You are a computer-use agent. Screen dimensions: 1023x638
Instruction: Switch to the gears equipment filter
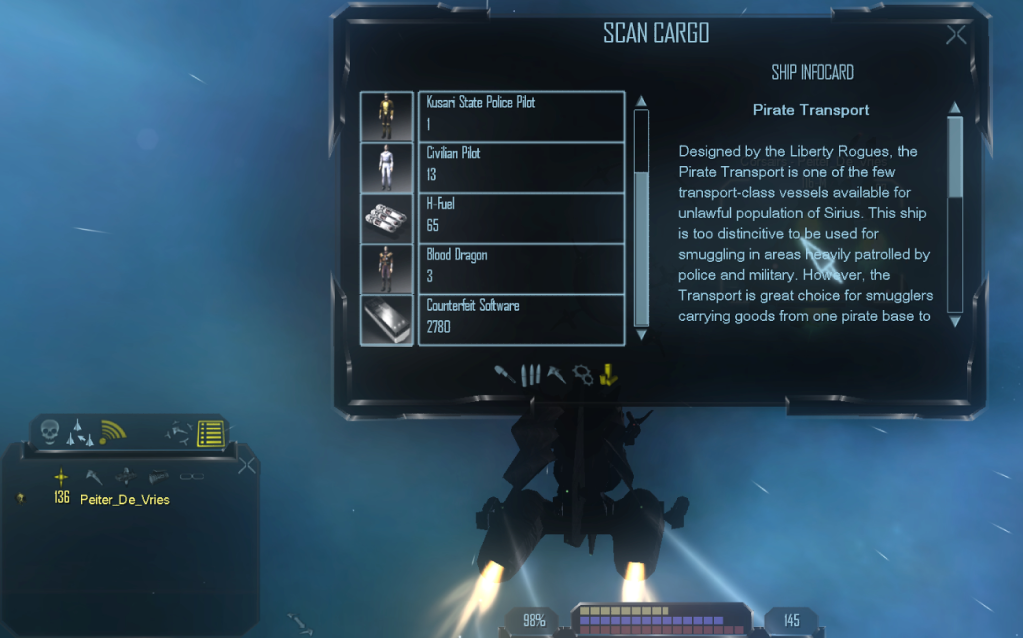[x=583, y=375]
